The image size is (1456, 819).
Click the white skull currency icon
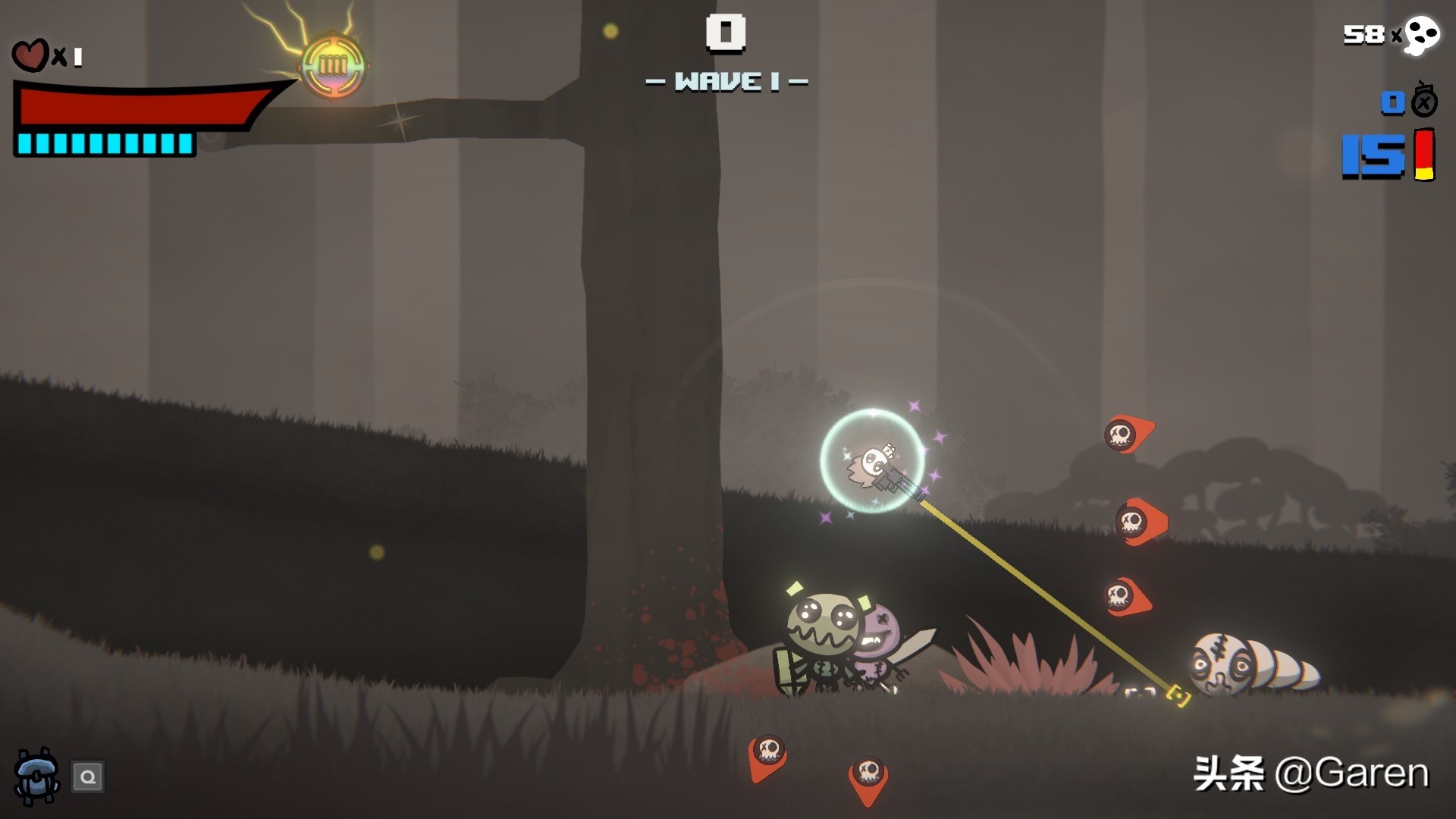click(x=1420, y=35)
